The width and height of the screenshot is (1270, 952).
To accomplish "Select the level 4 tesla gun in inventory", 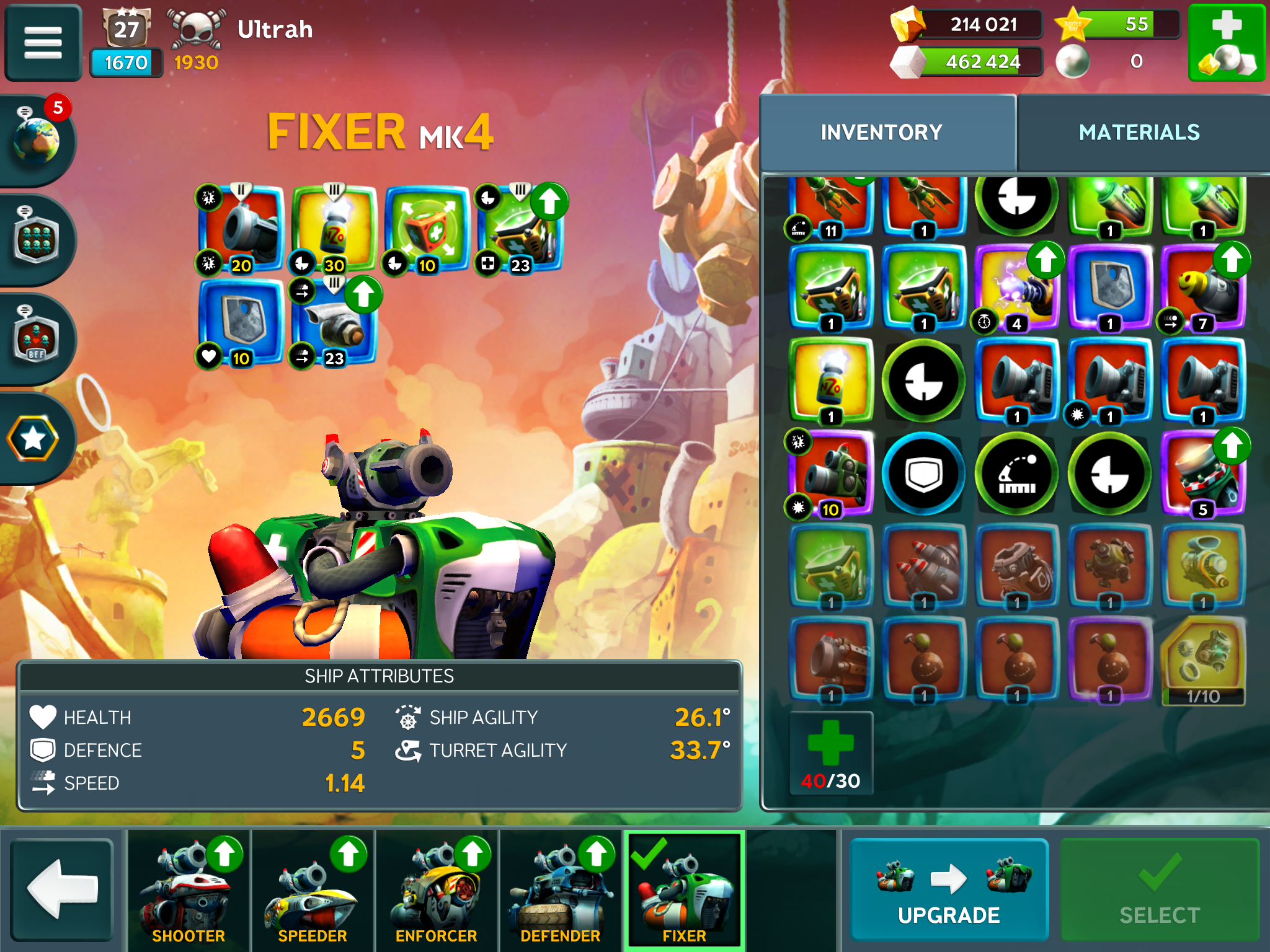I will (x=1016, y=286).
